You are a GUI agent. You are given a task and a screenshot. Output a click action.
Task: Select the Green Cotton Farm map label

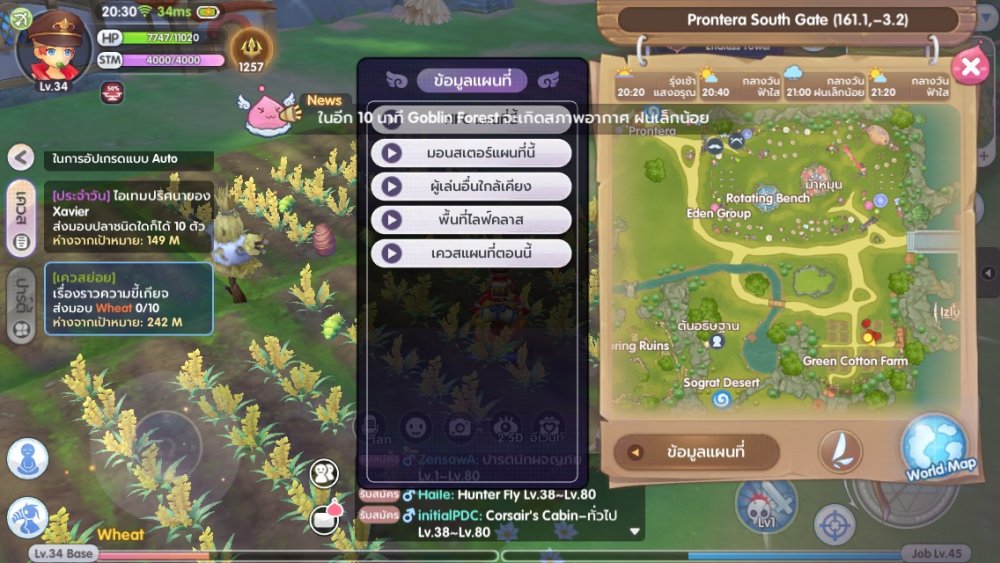pyautogui.click(x=855, y=361)
